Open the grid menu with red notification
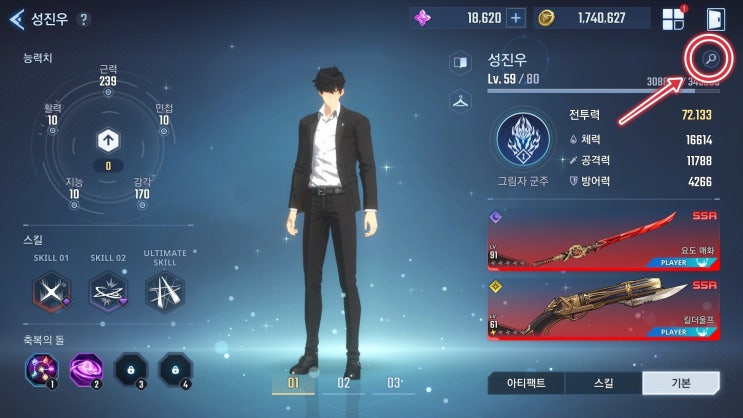The width and height of the screenshot is (743, 418). pos(672,19)
